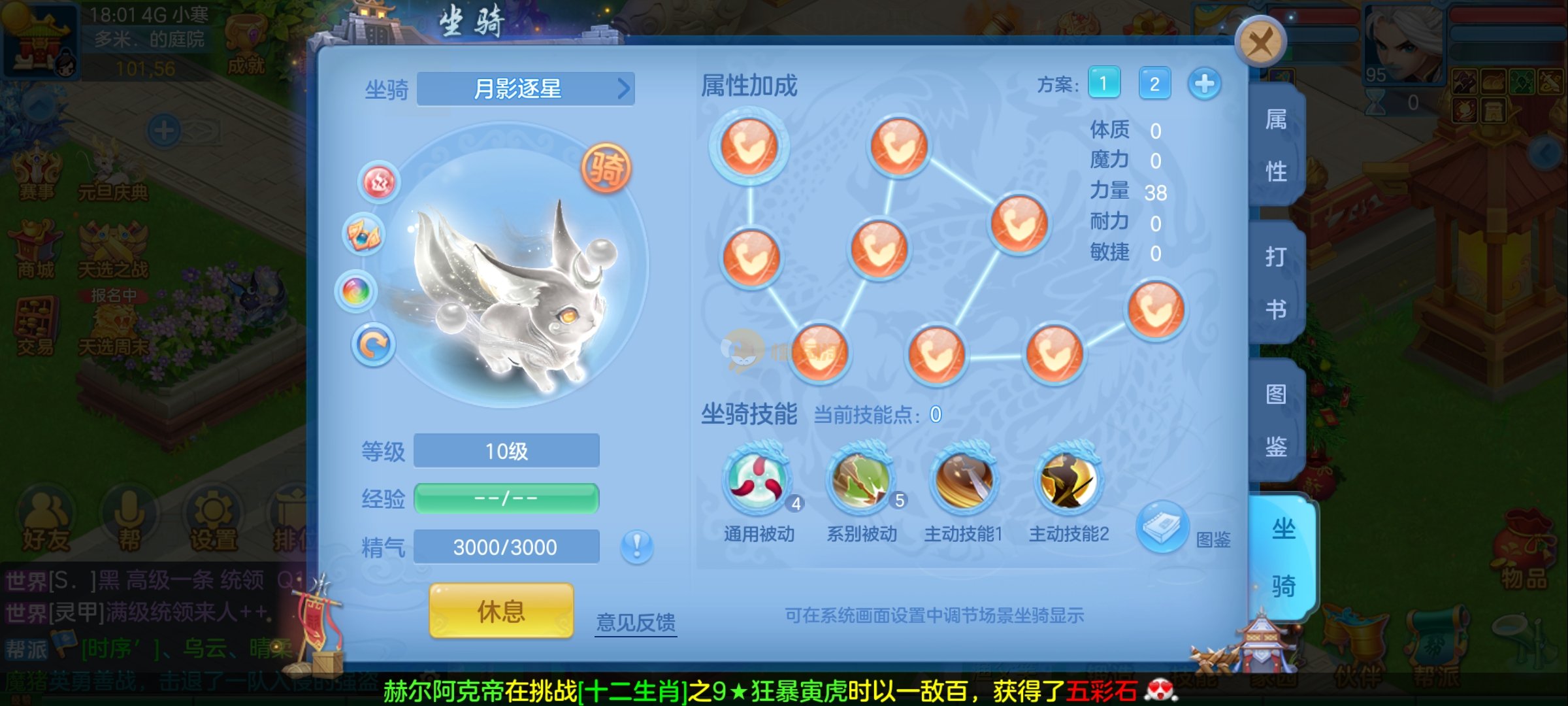Close the mount panel
Screen dimensions: 1568x706
pyautogui.click(x=1260, y=42)
